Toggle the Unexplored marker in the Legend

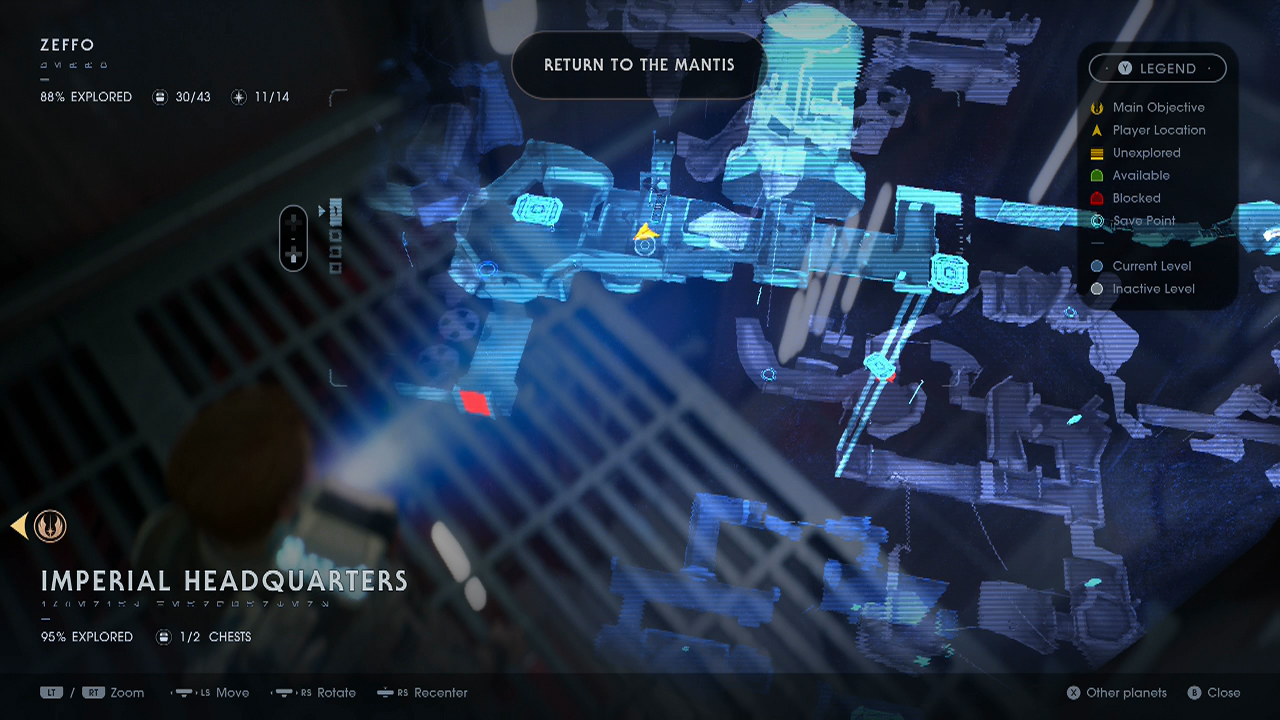click(1097, 153)
